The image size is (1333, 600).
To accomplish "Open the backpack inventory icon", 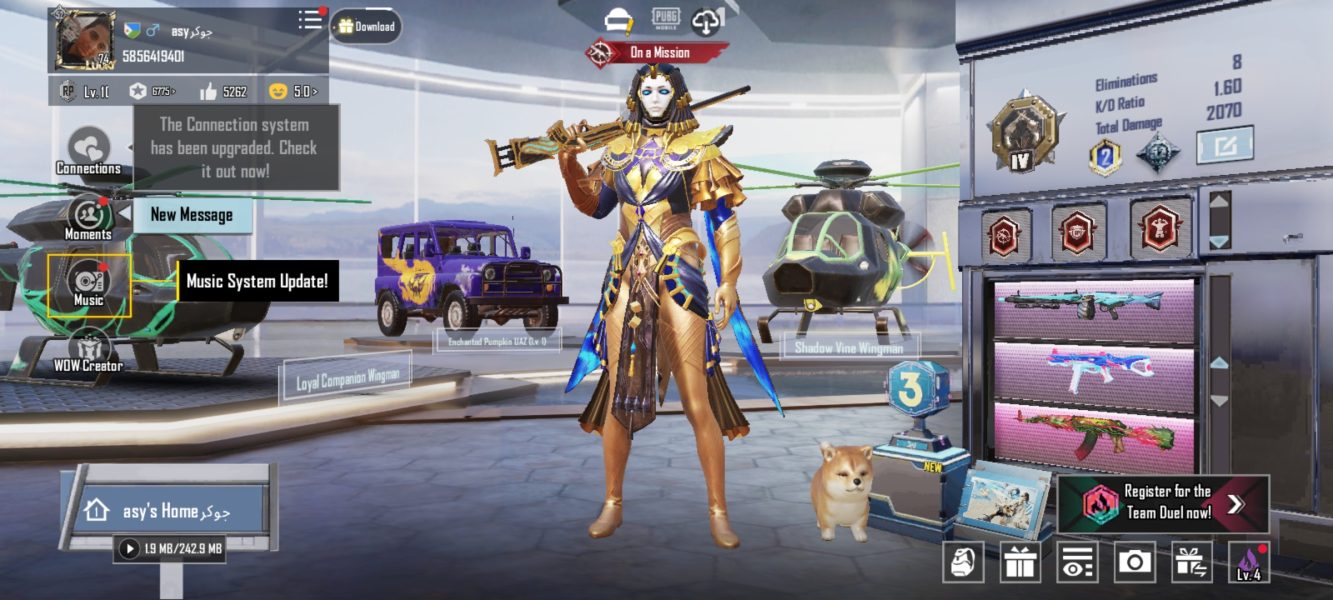I will point(962,562).
